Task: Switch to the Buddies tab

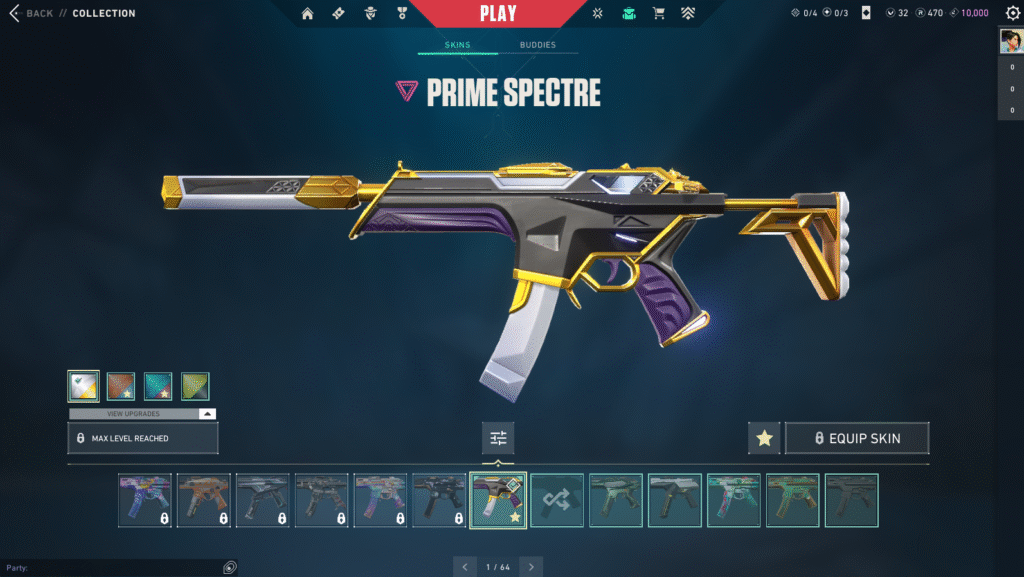Action: click(x=537, y=46)
